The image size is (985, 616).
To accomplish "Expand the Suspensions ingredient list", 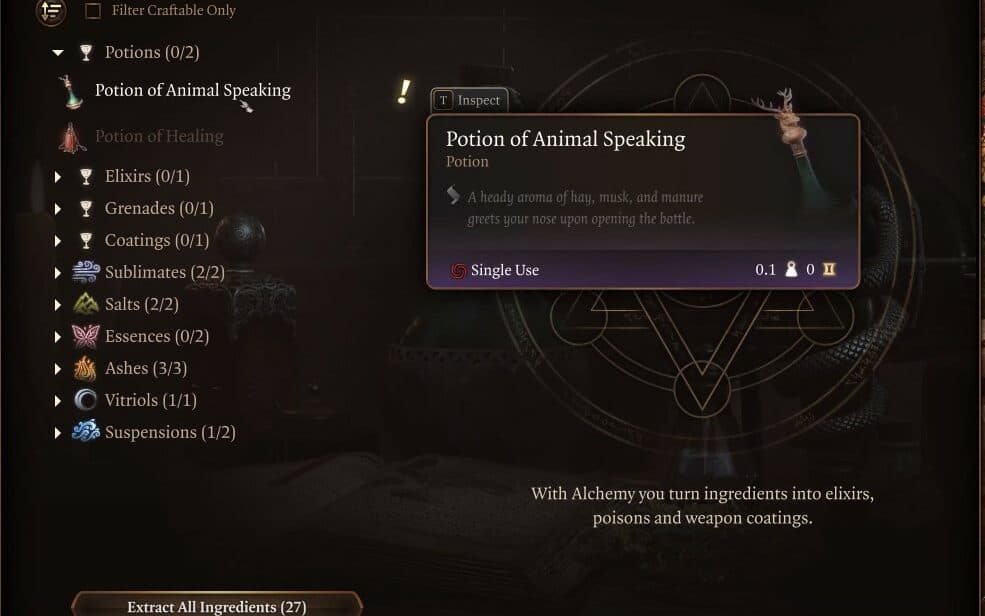I will 58,433.
